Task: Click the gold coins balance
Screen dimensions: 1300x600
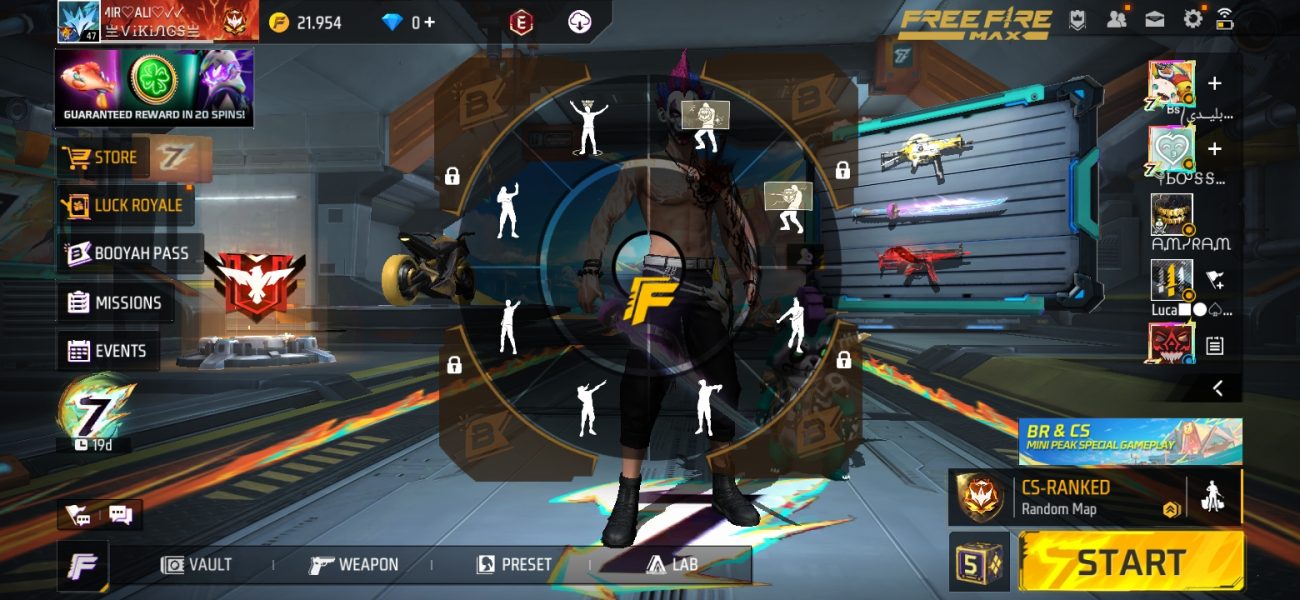Action: click(x=306, y=22)
